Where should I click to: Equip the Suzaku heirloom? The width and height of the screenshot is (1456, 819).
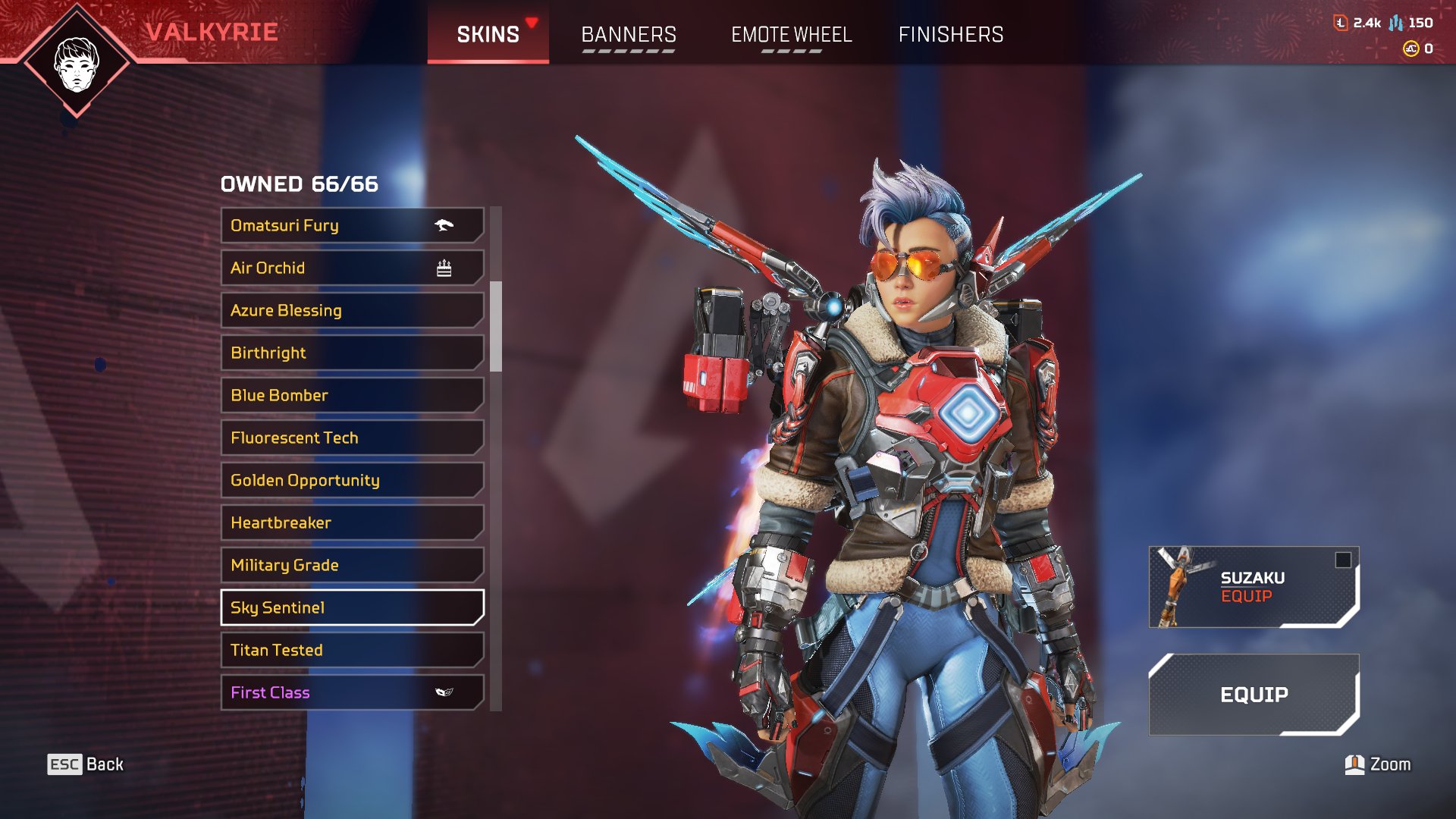click(x=1253, y=587)
